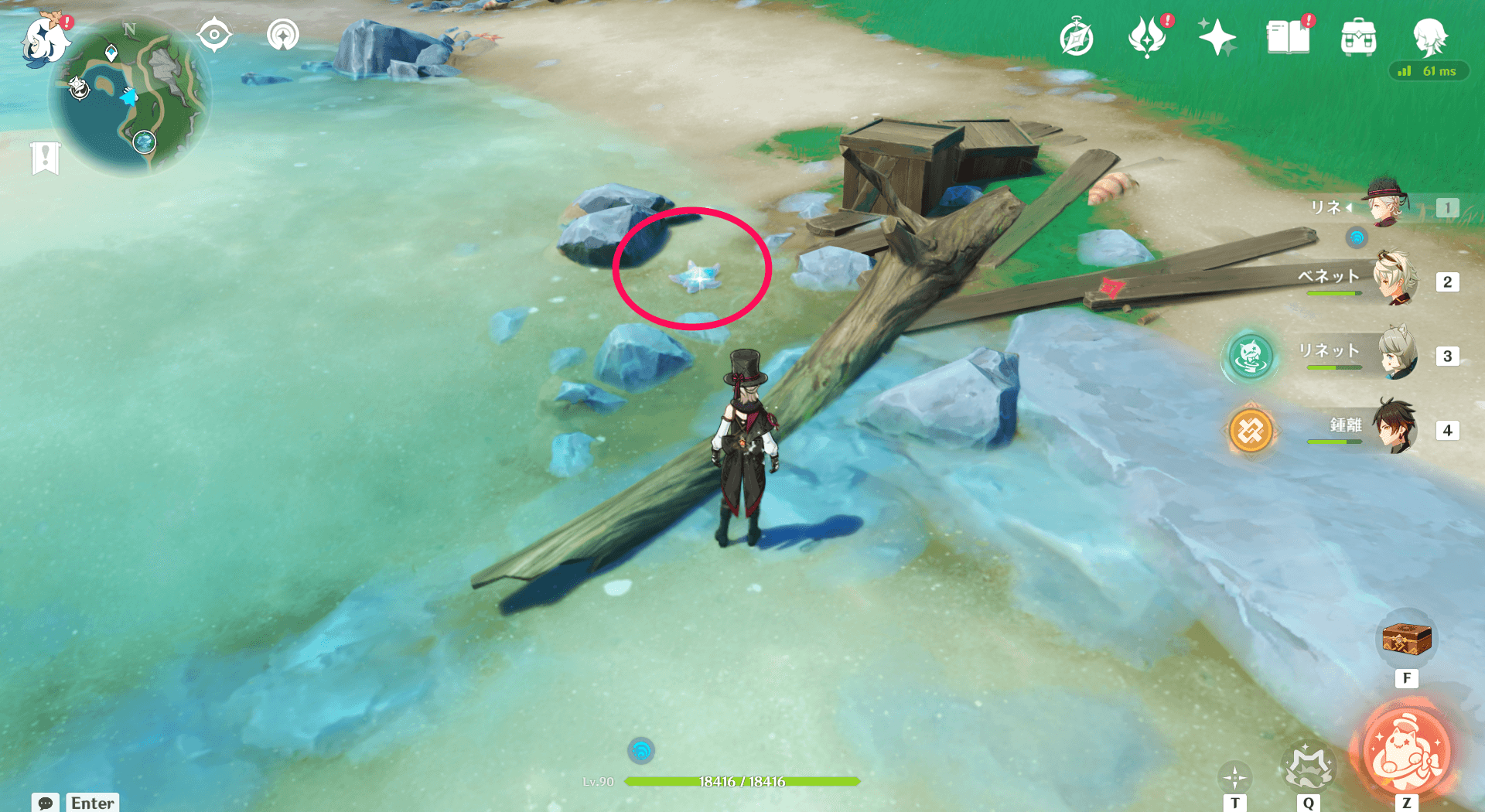Open the winged emblem icon with red alert
Screen dimensions: 1485x812
(1147, 38)
